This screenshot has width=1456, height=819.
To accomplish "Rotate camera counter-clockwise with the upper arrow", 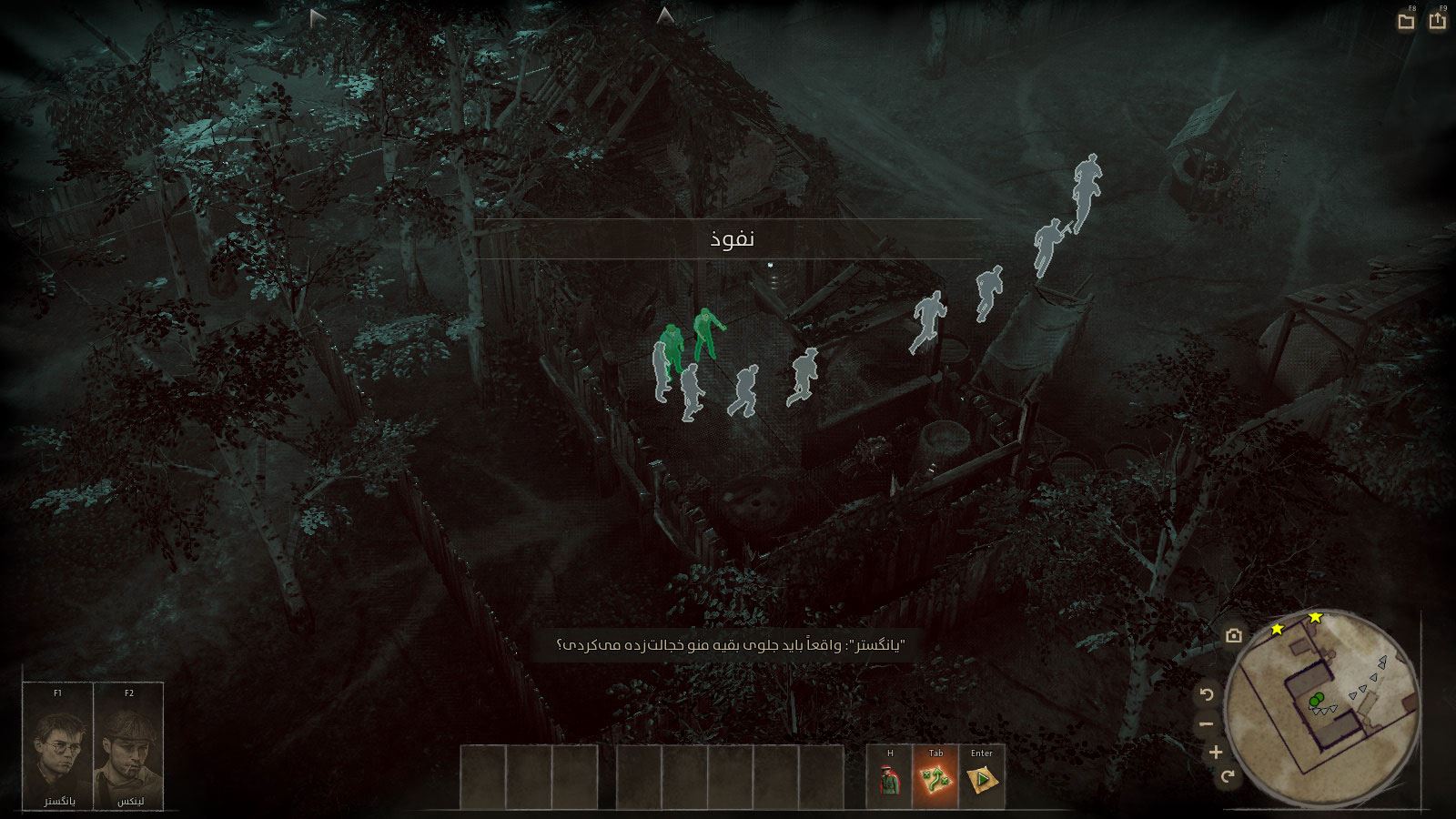I will [x=1207, y=695].
